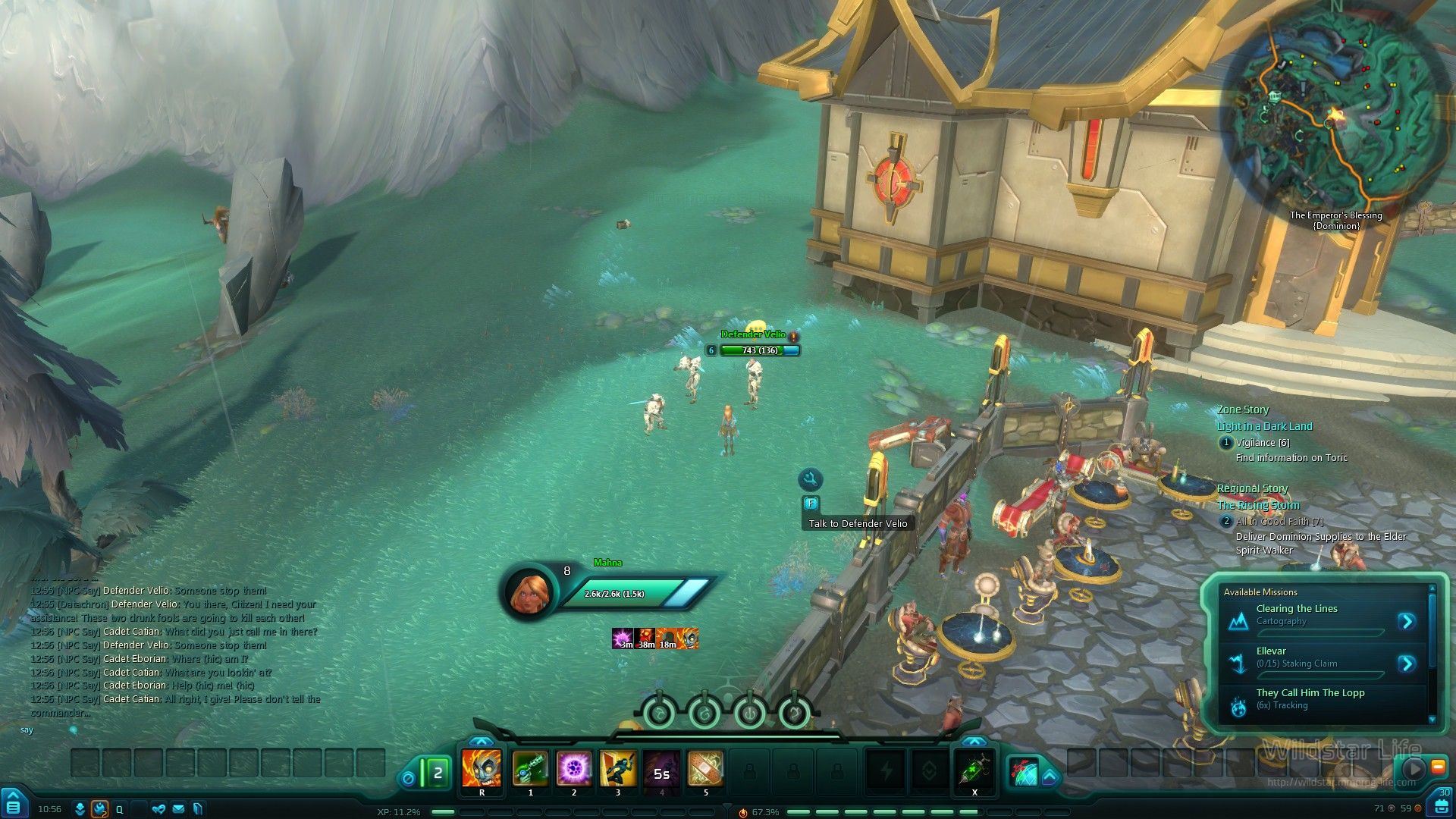Open the inventory bag showing 30
The width and height of the screenshot is (1456, 819).
1441,804
